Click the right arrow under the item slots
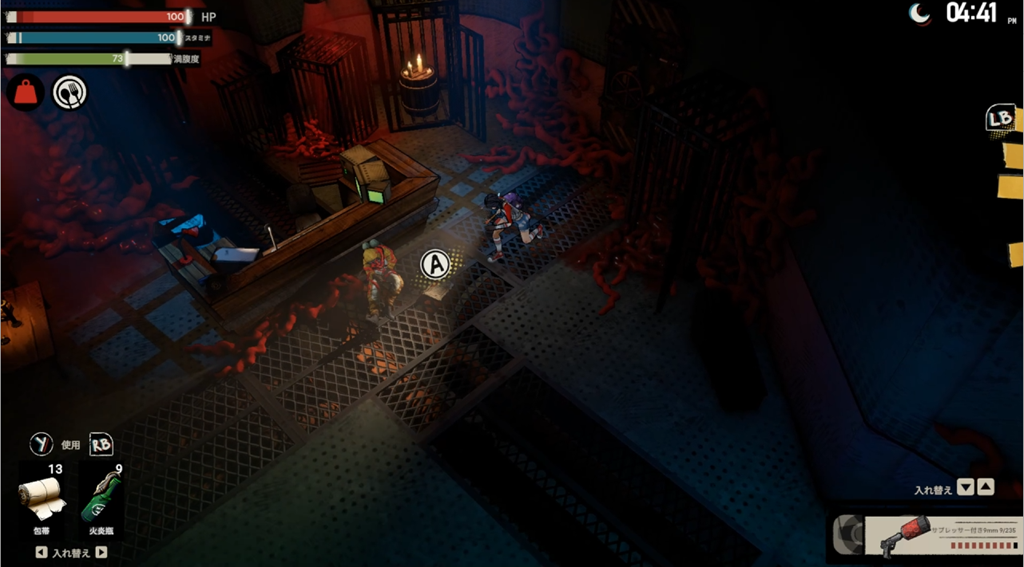 click(101, 552)
